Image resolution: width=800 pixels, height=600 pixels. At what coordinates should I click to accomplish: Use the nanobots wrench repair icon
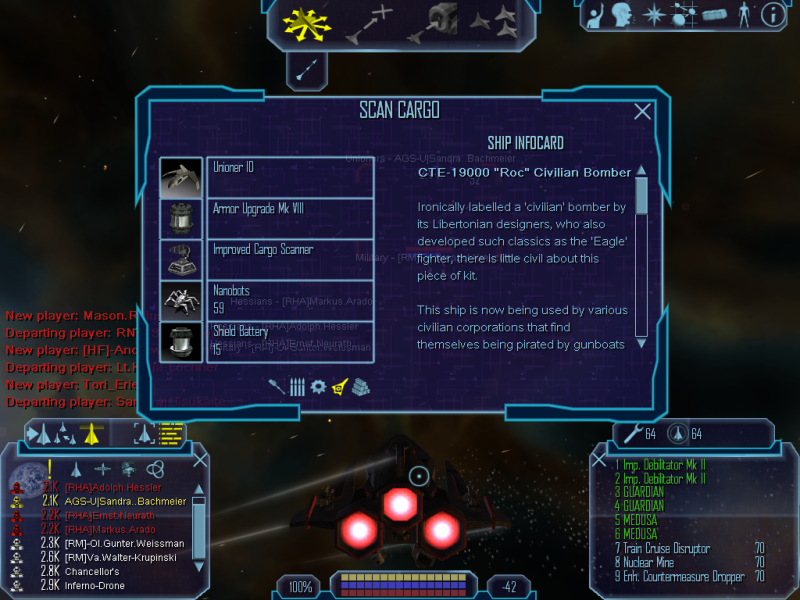coord(631,434)
